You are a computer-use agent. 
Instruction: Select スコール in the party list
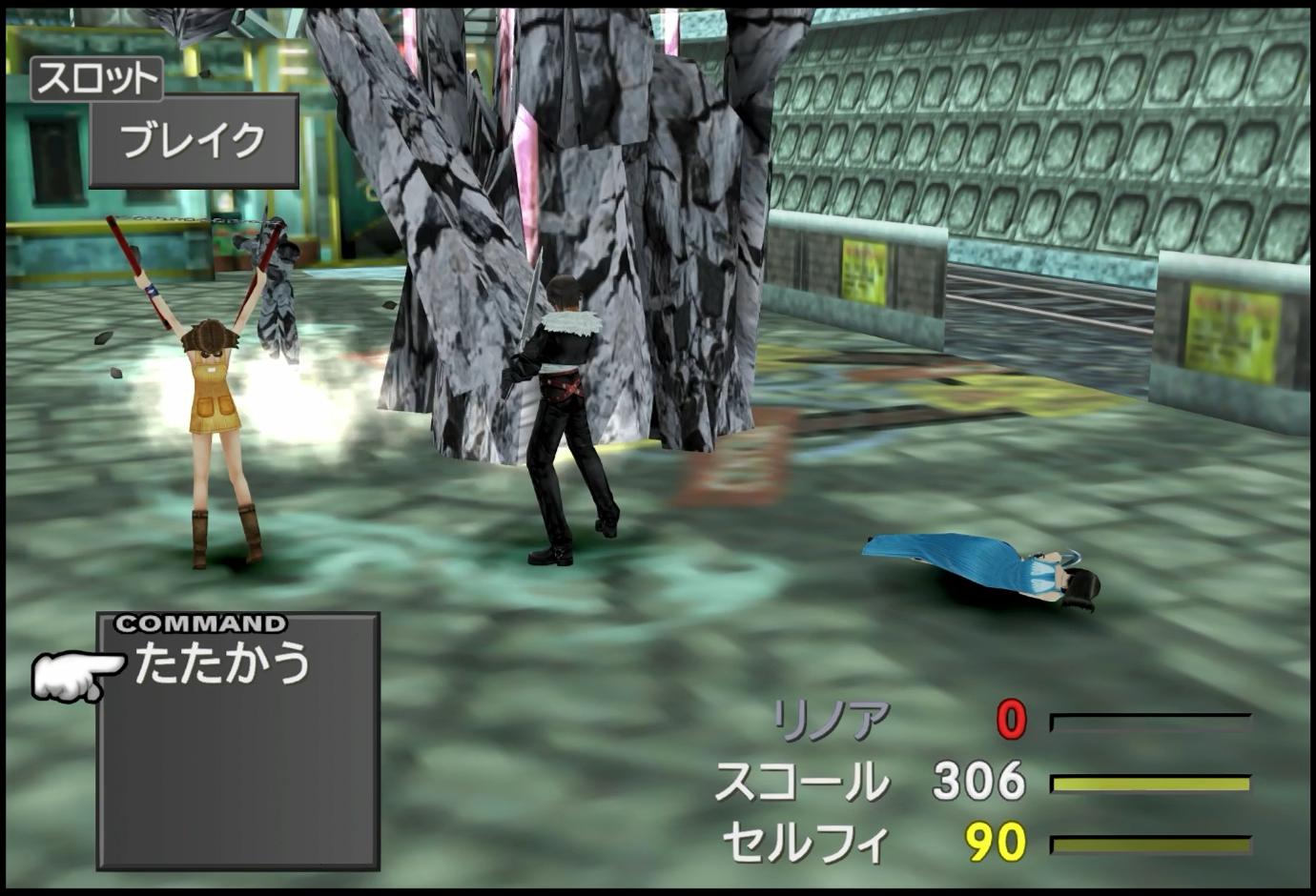click(x=801, y=782)
